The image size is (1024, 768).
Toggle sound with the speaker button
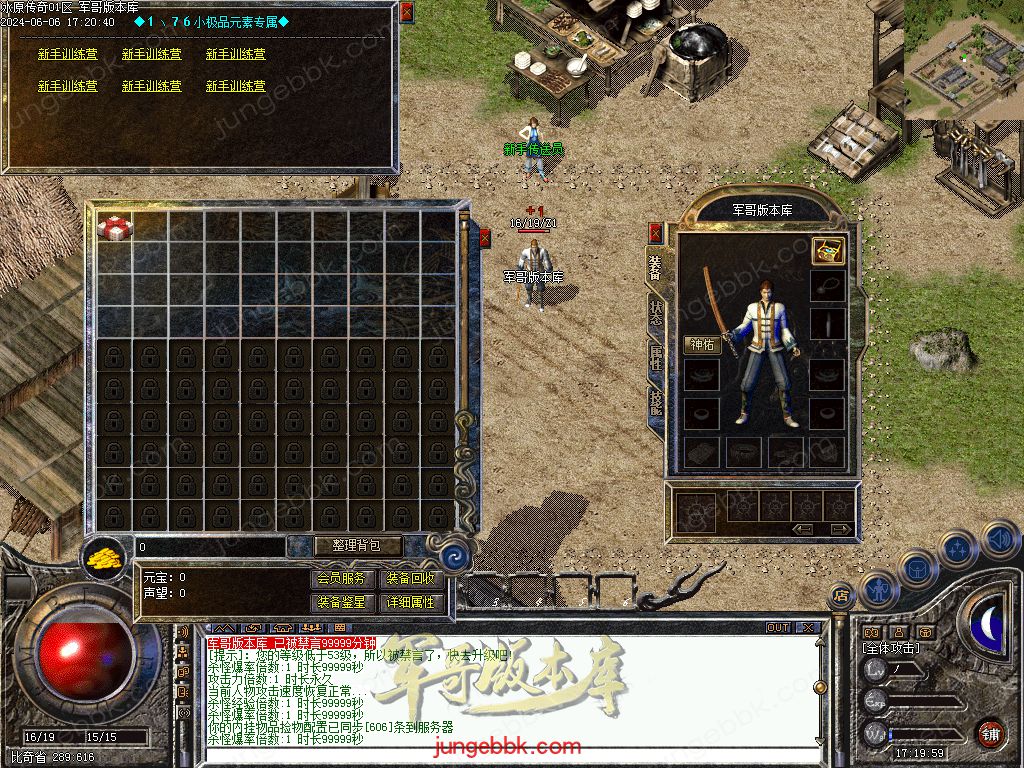[x=1000, y=540]
